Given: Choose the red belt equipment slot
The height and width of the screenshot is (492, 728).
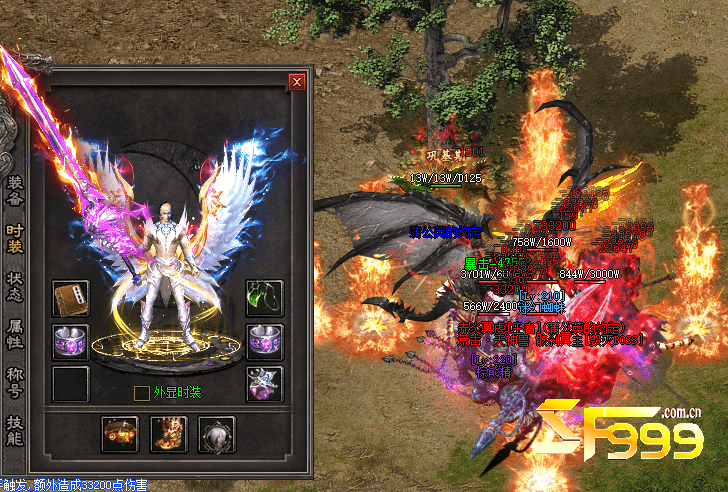Looking at the screenshot, I should pyautogui.click(x=119, y=435).
